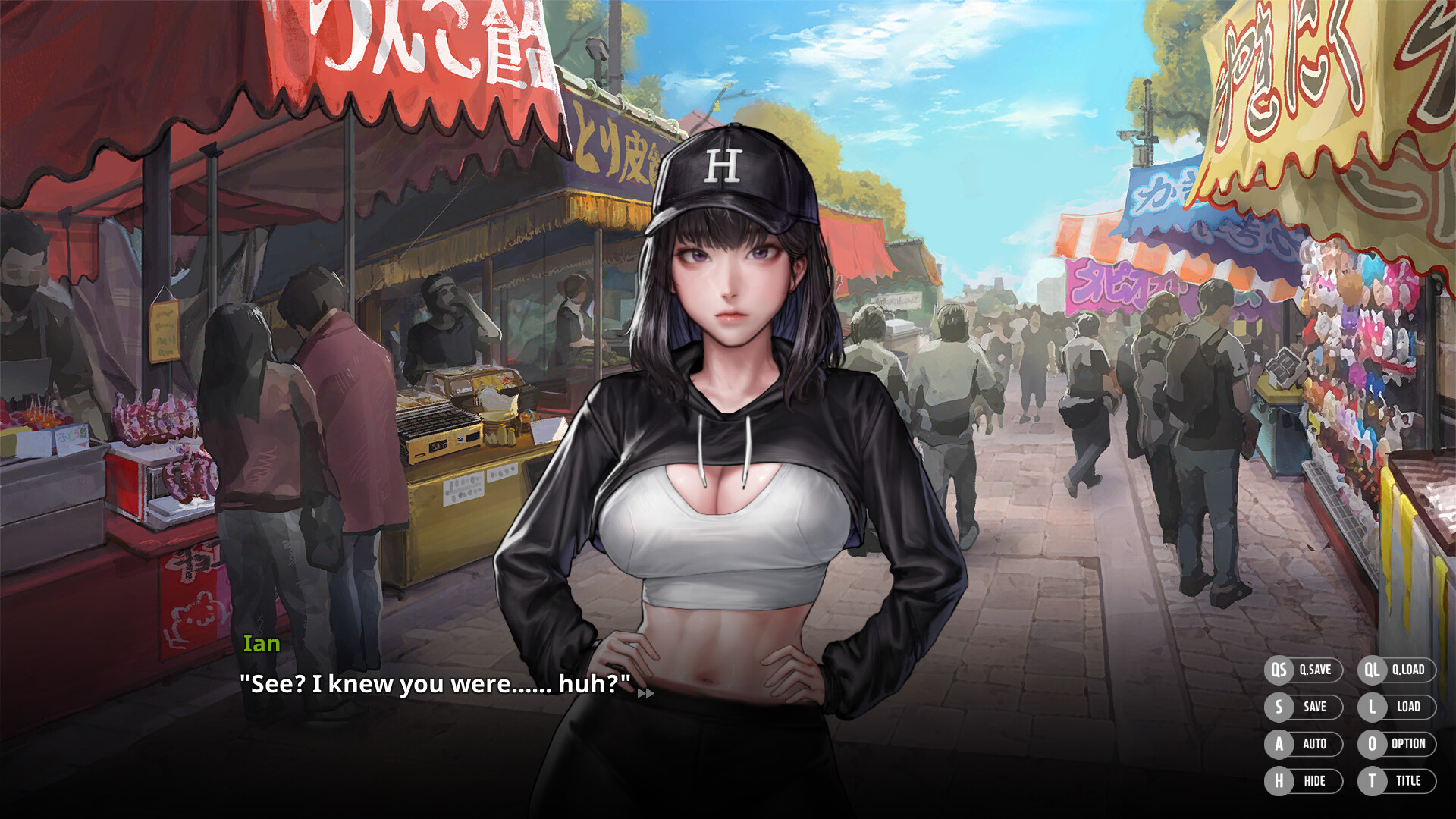Open the SAVE screen
This screenshot has height=819, width=1456.
point(1314,707)
